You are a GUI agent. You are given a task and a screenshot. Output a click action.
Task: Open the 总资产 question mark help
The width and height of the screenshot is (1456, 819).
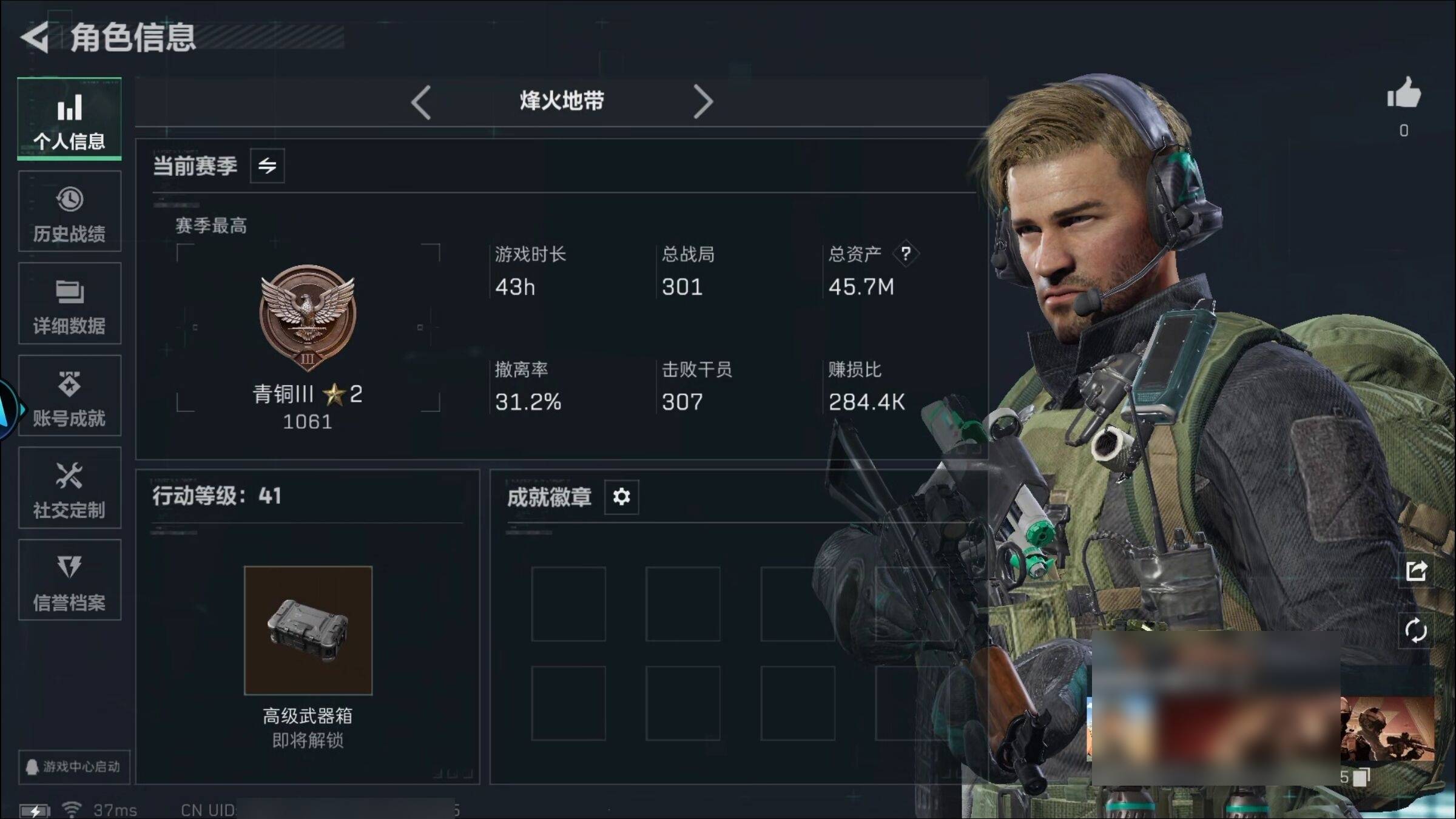(905, 254)
